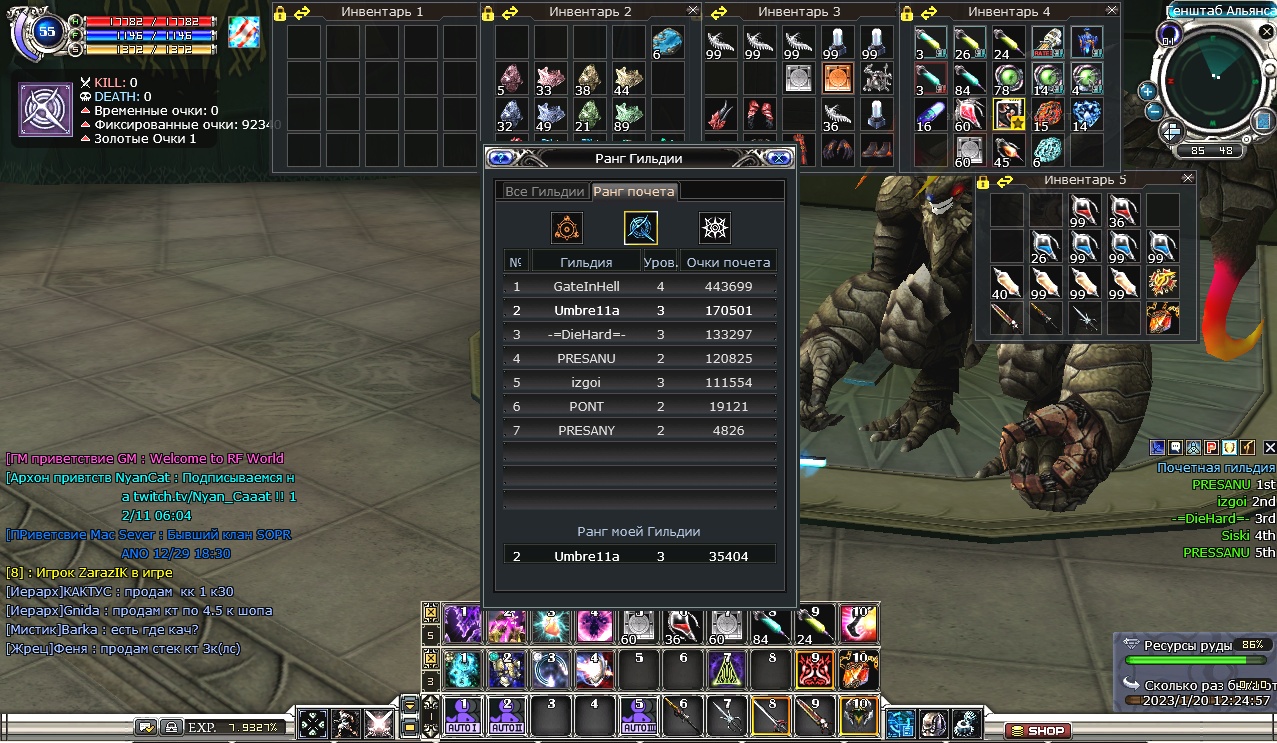Select the orange square item in Инвентарь 3
Image resolution: width=1277 pixels, height=743 pixels.
837,77
